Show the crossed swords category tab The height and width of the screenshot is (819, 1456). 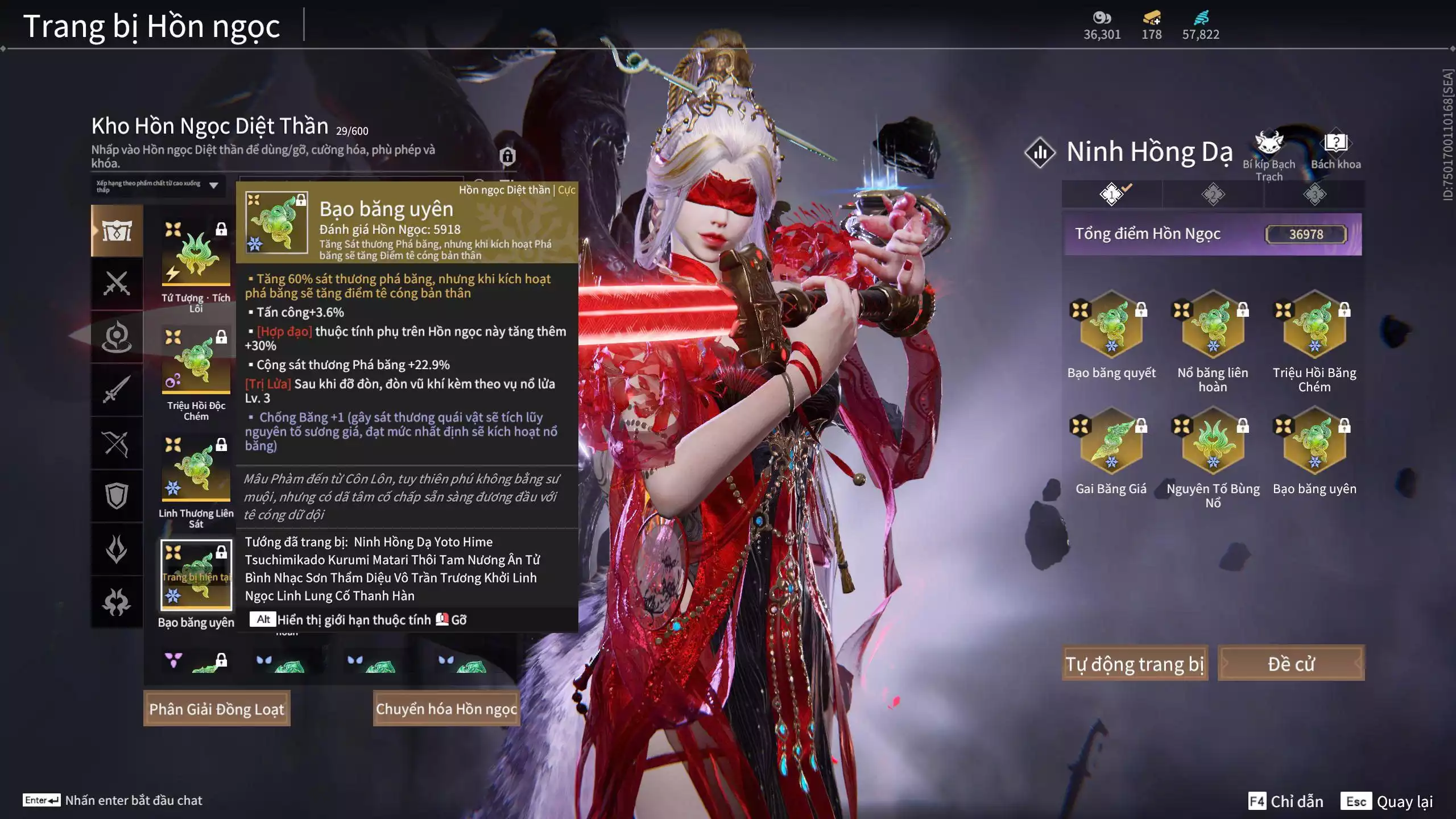(117, 283)
